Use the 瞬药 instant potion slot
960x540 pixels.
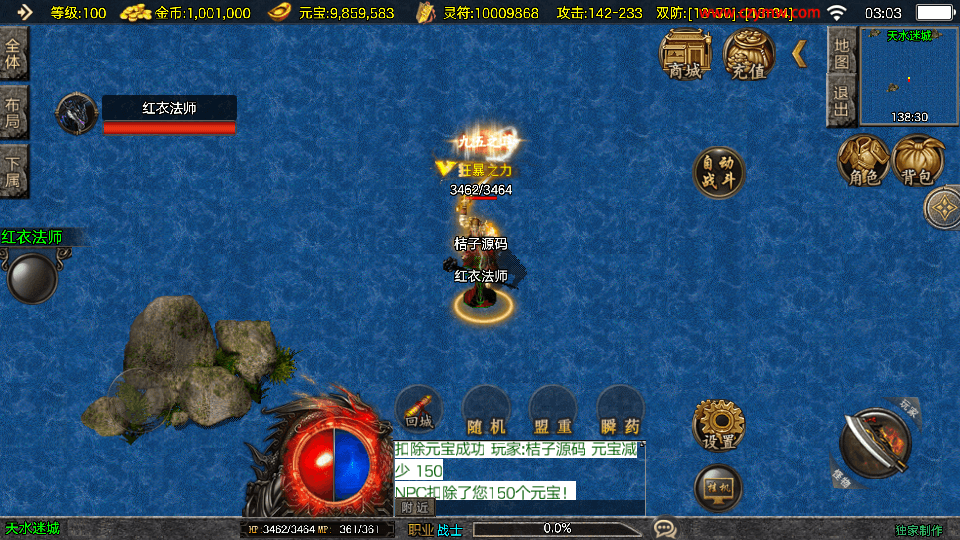click(619, 410)
